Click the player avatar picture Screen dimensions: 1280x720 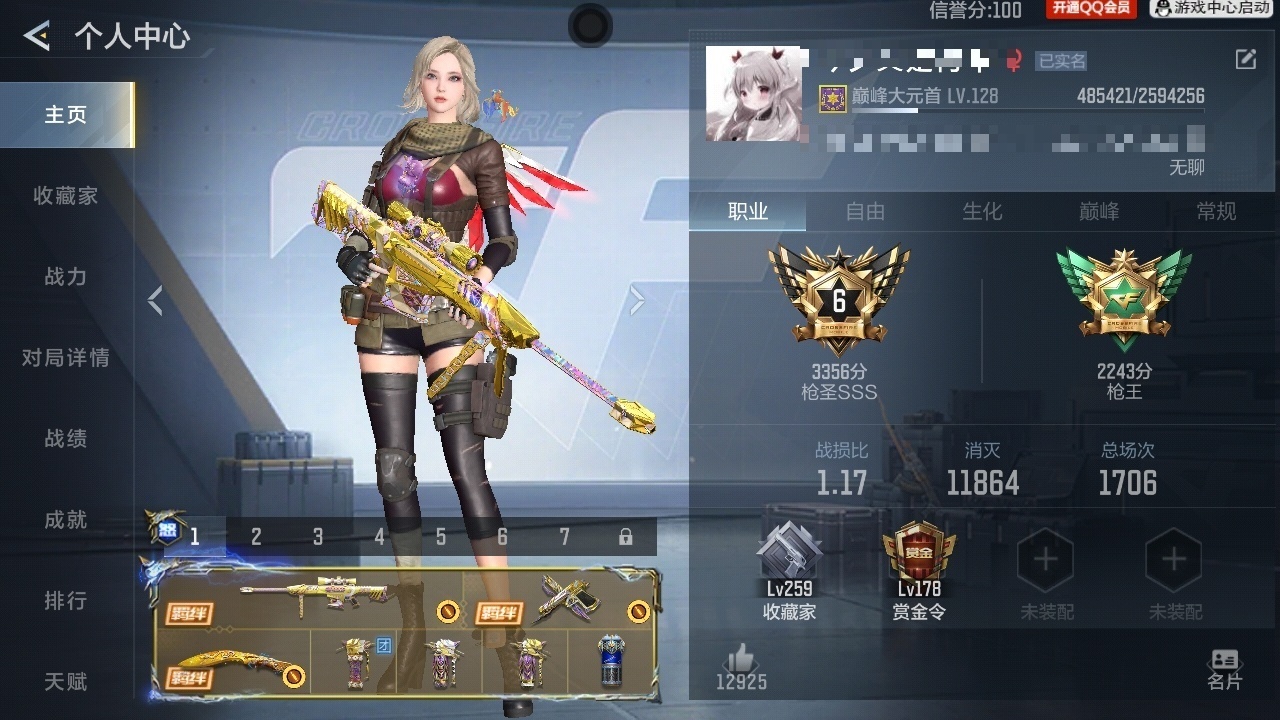pyautogui.click(x=753, y=93)
